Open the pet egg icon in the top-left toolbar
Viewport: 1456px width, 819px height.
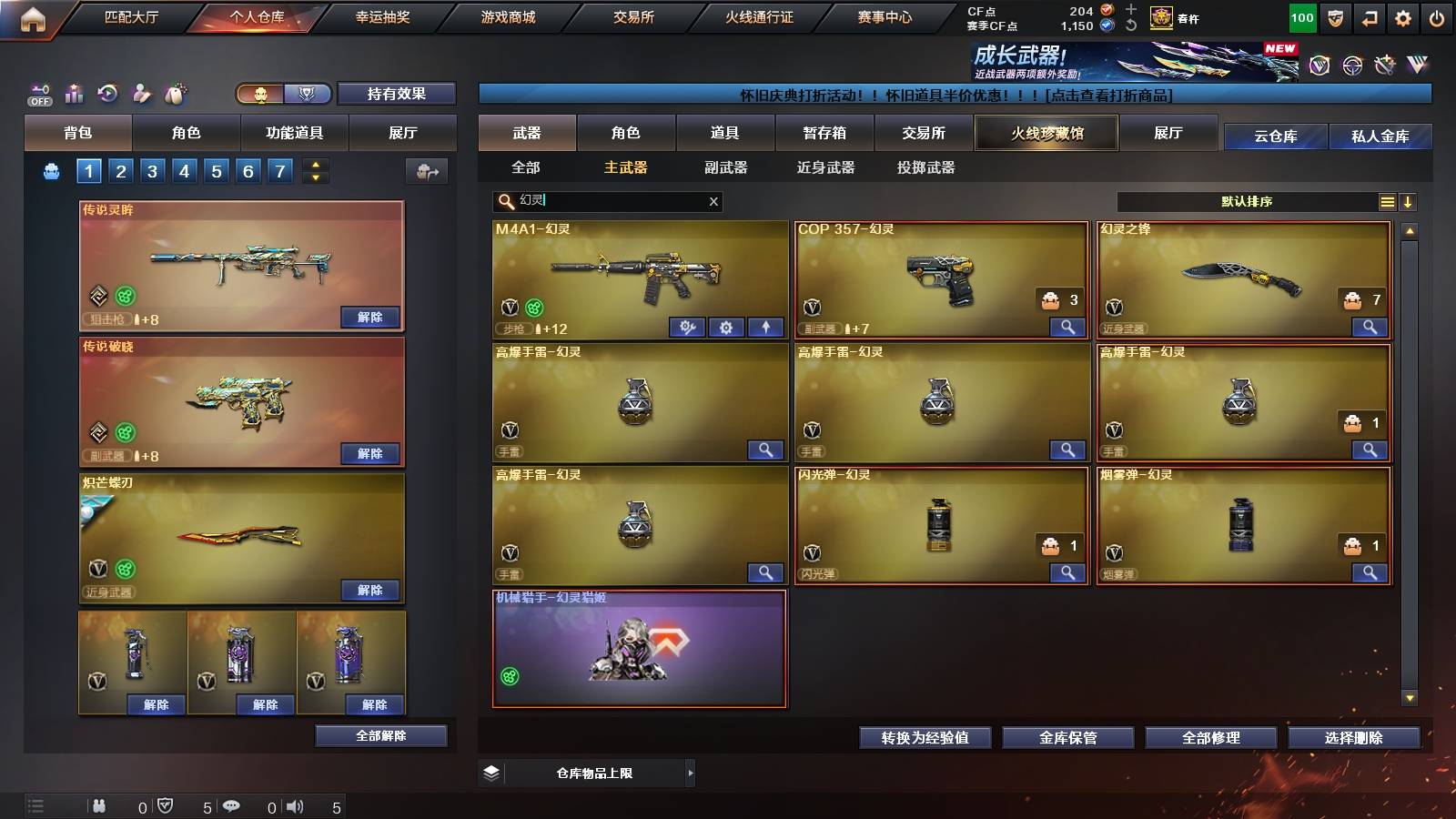coord(176,93)
